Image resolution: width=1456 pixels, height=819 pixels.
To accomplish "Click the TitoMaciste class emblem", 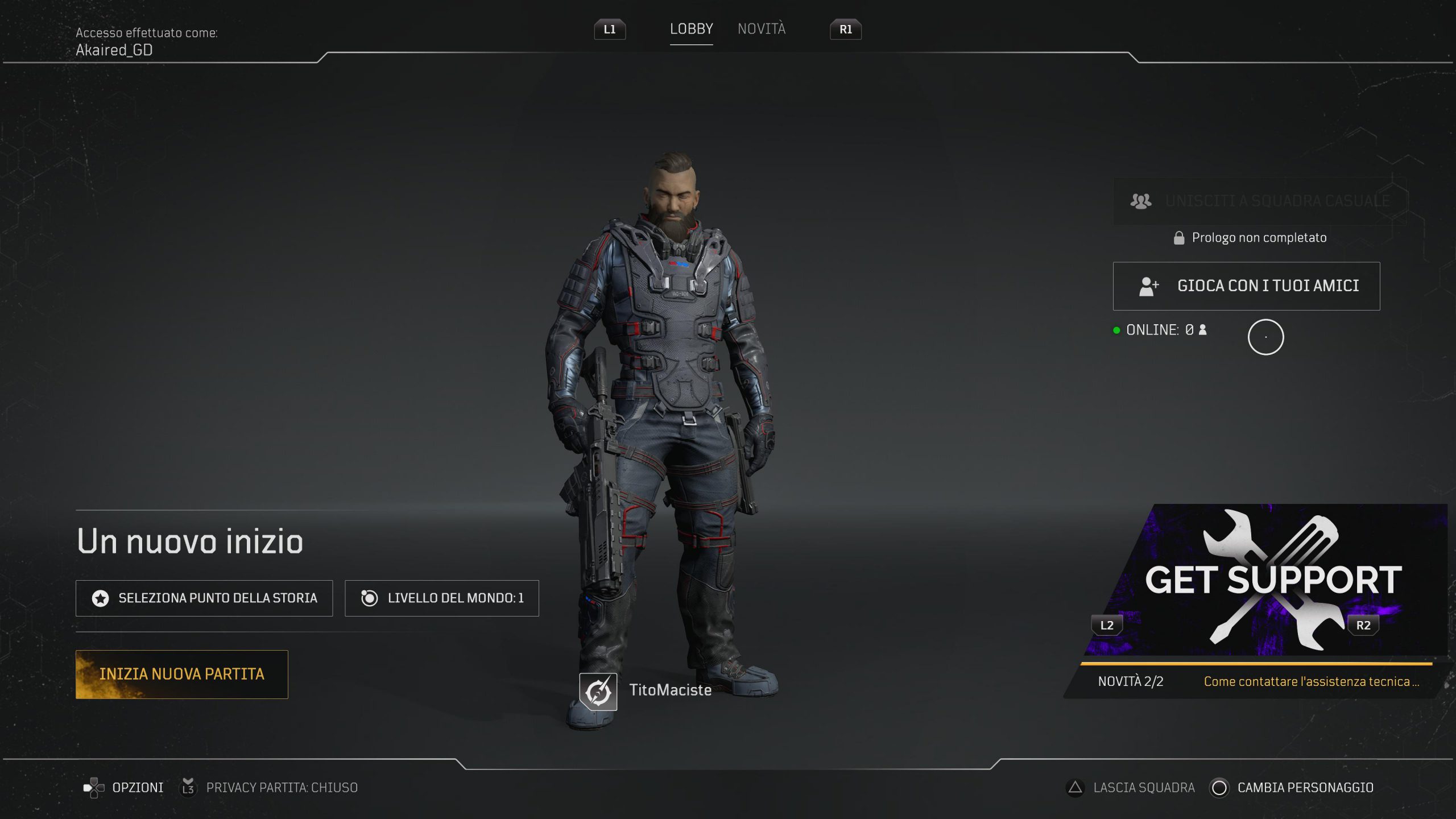I will point(598,692).
